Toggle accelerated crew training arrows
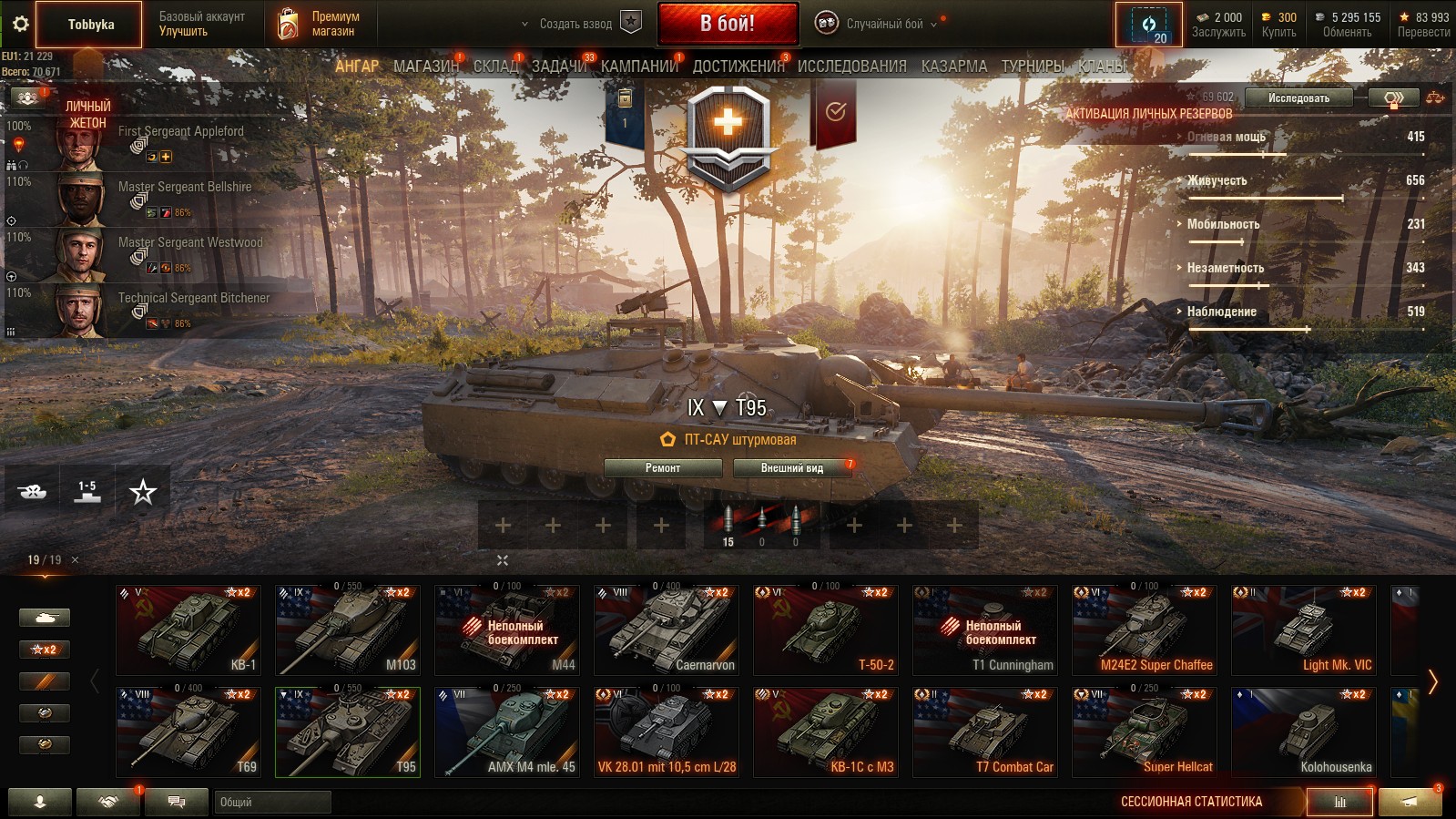Screen dimensions: 1456x819 click(x=1391, y=97)
